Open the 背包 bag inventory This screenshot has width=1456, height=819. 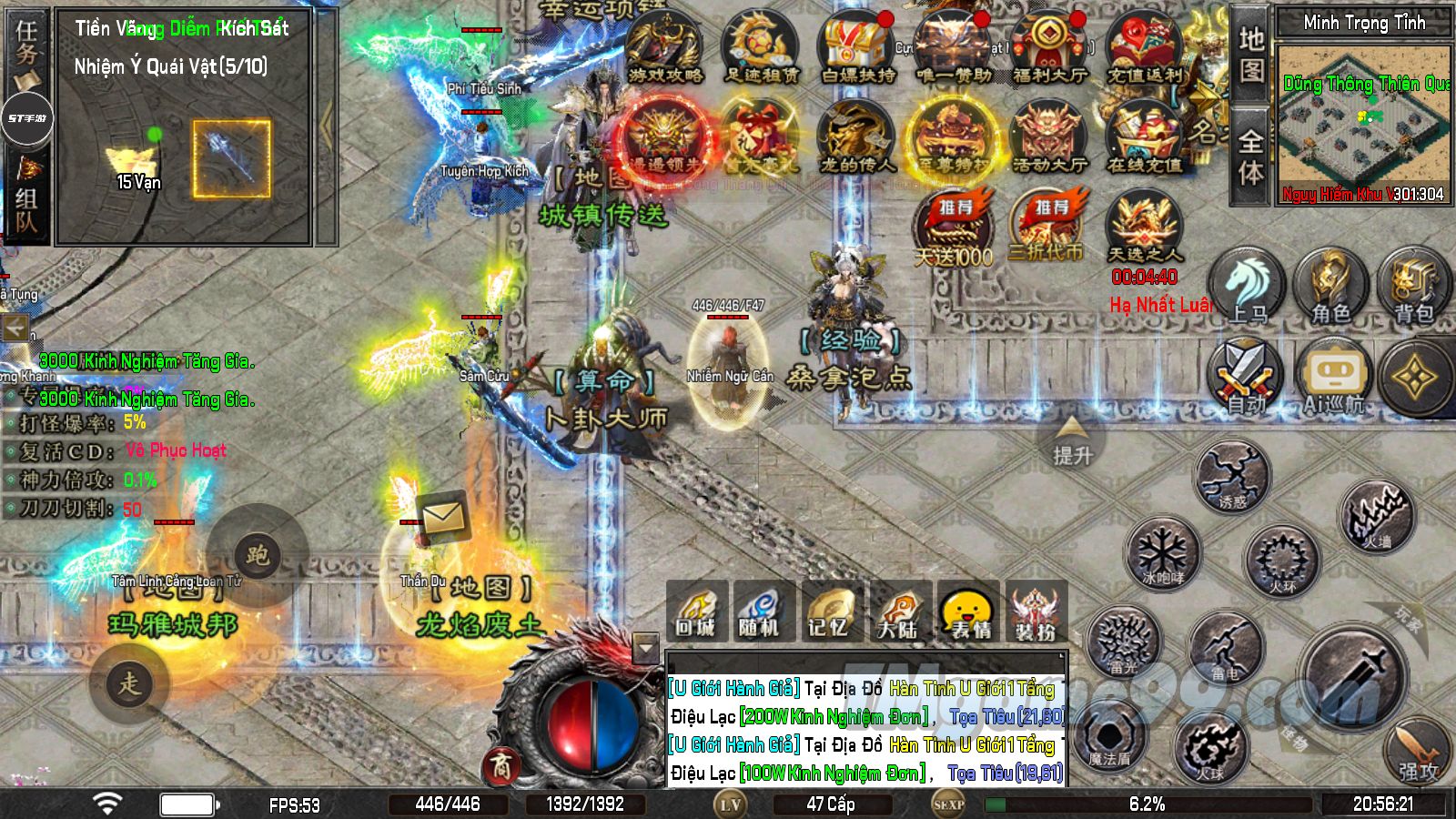[1413, 286]
